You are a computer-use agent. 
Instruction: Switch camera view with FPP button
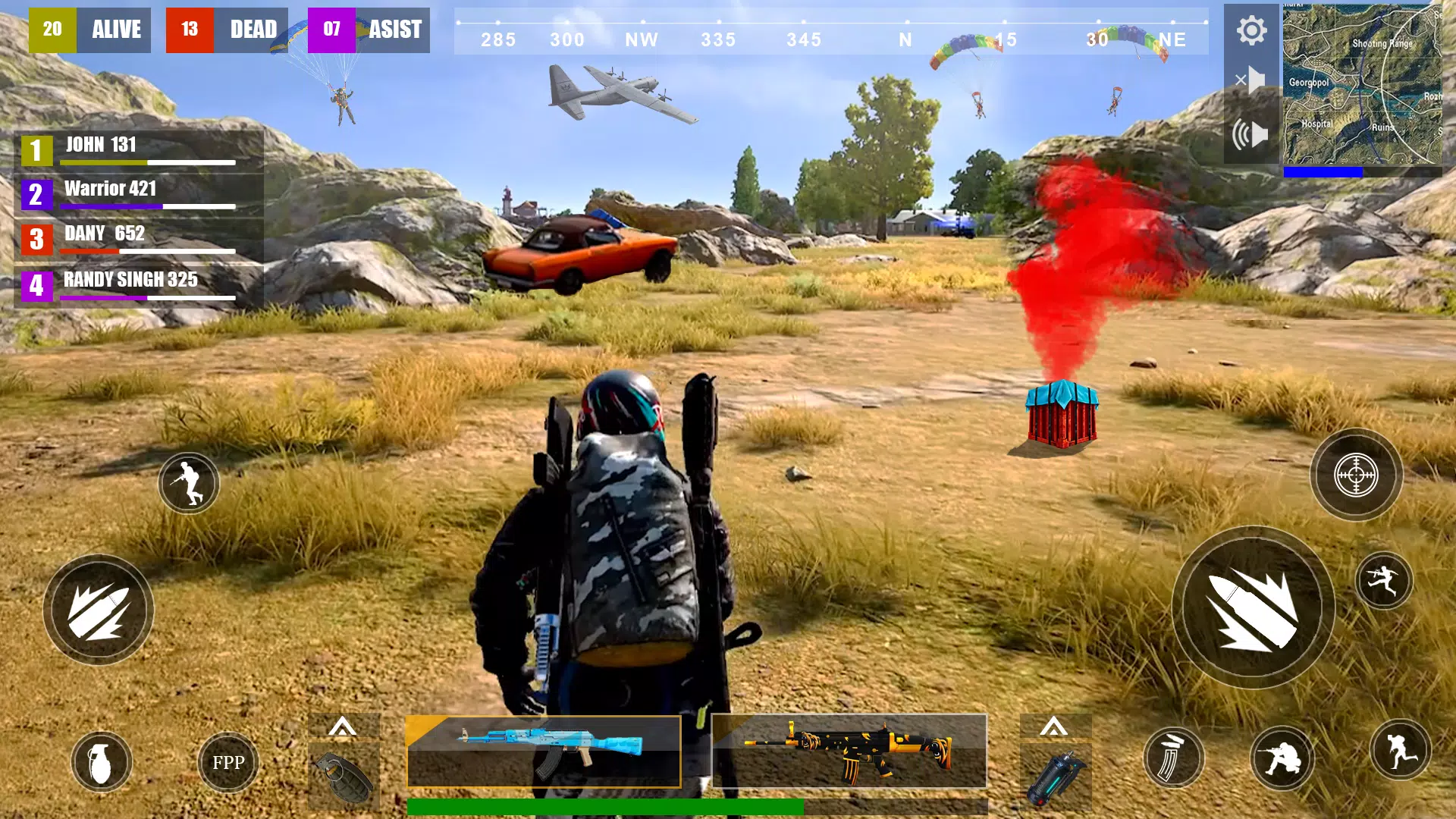point(227,762)
